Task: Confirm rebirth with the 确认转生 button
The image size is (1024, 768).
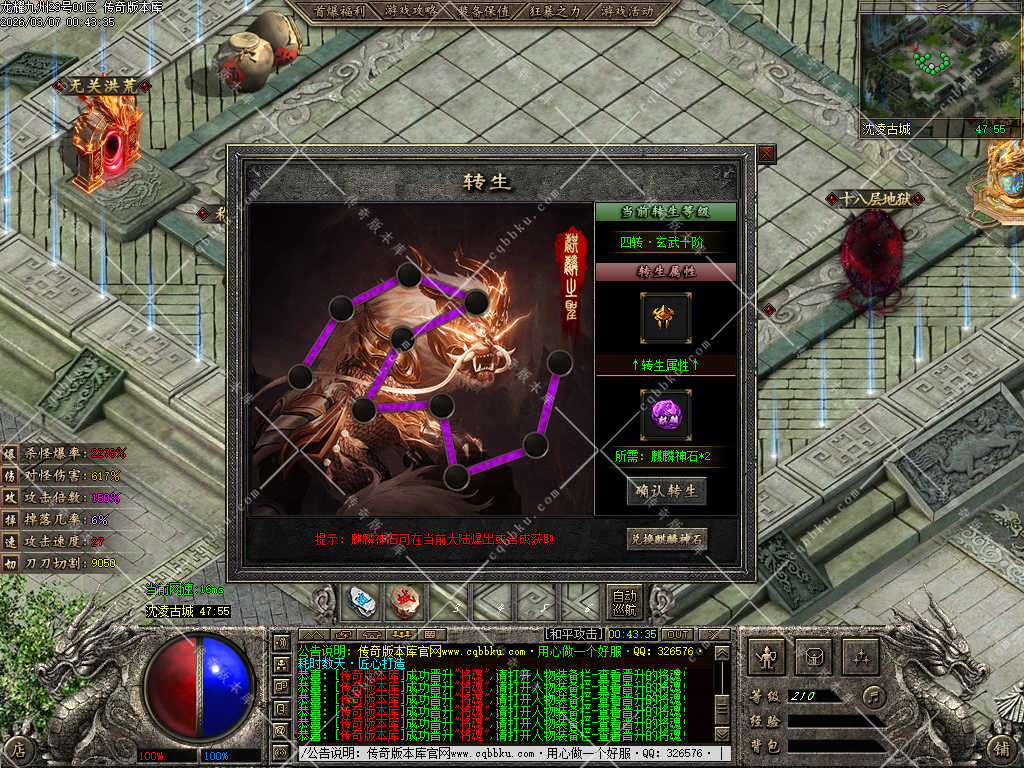Action: point(666,491)
